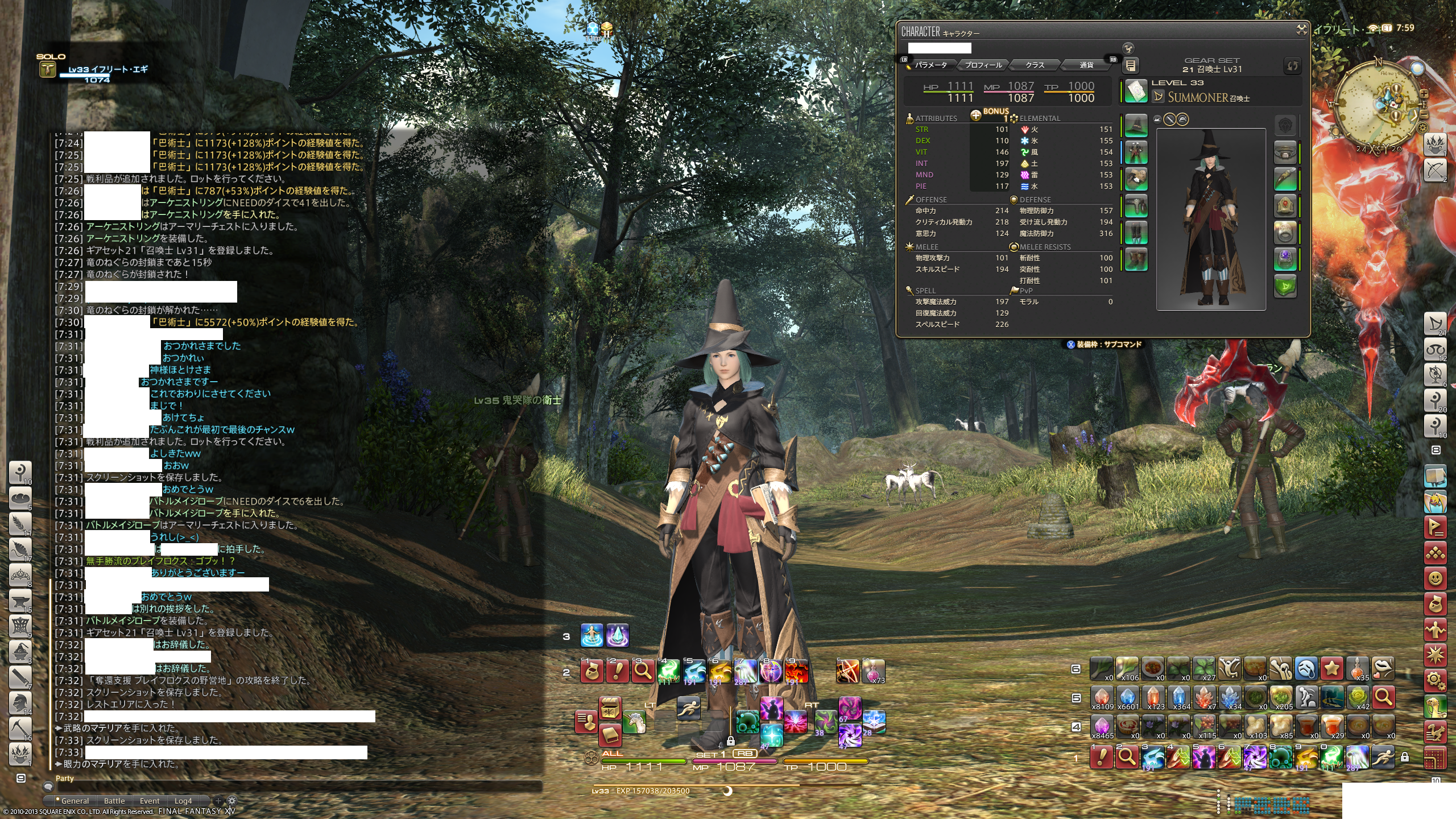Show the Log4 chat tab
Screen dimensions: 1456x819
(183, 801)
